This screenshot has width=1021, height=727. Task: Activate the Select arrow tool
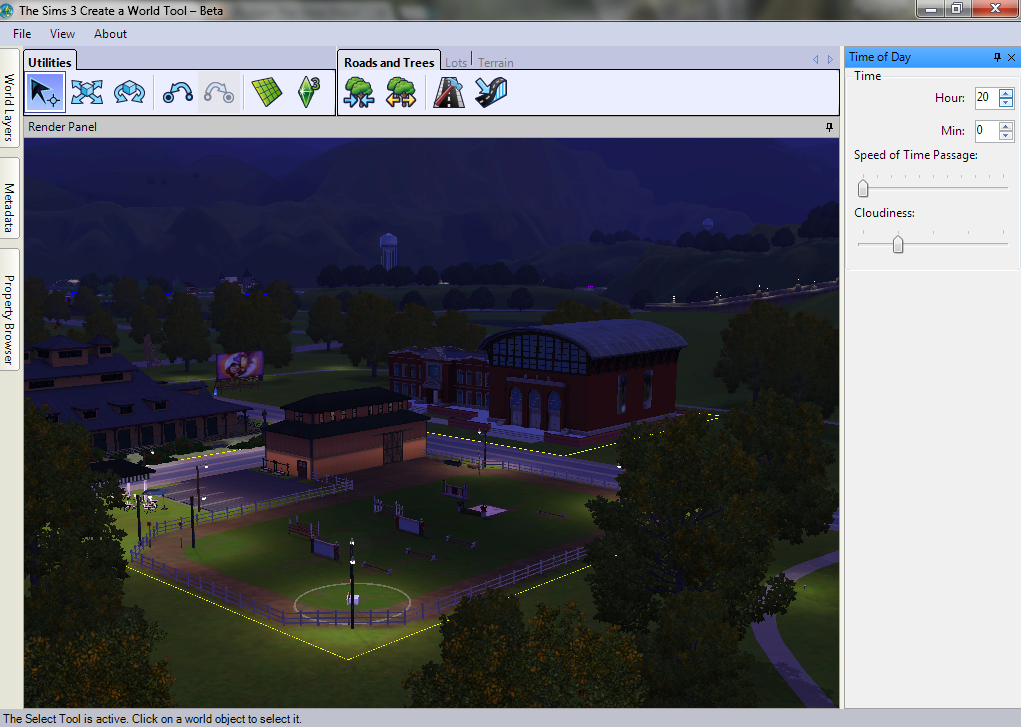click(x=44, y=93)
